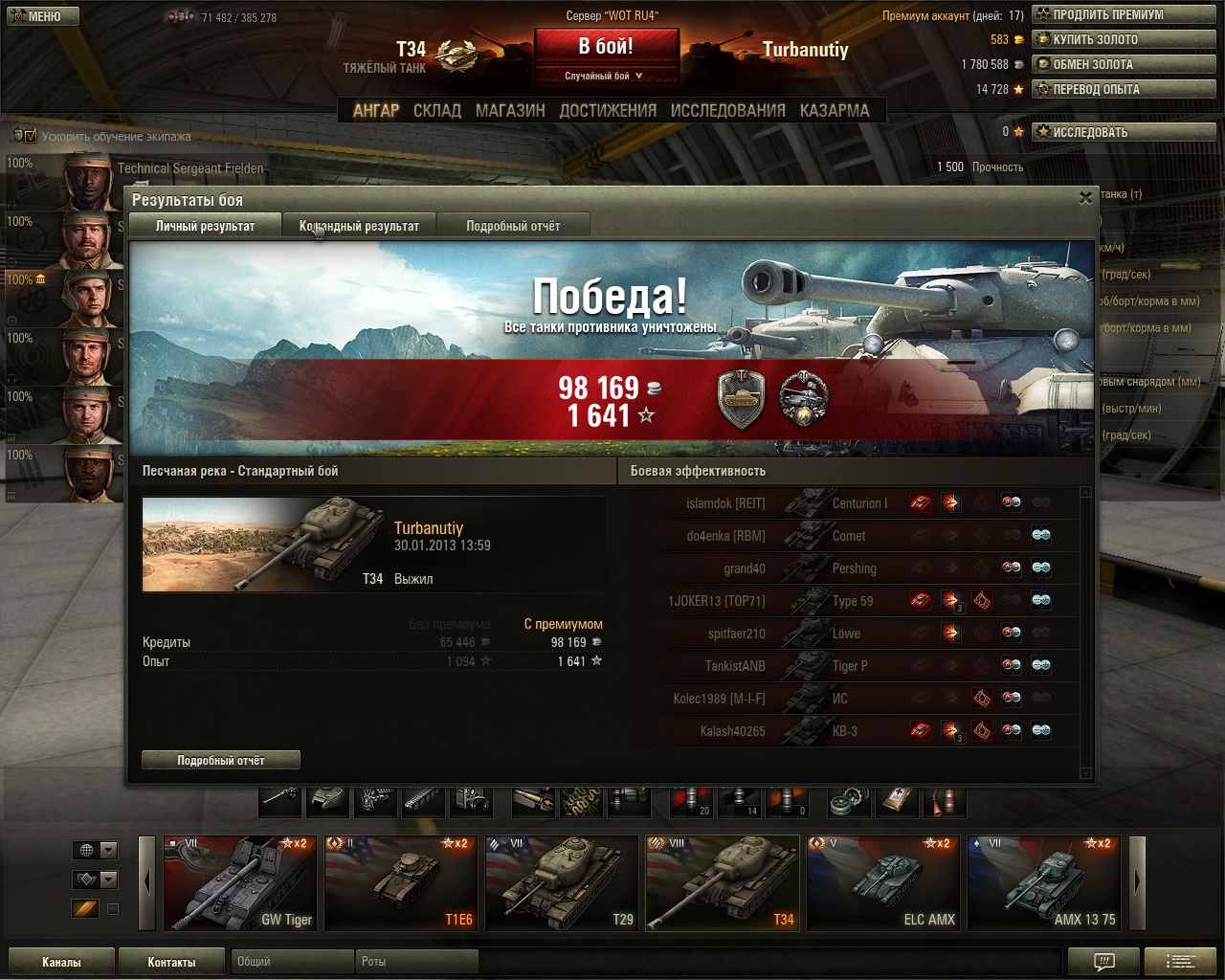Switch to the КАЗАРМА barracks
1225x980 pixels.
[835, 111]
